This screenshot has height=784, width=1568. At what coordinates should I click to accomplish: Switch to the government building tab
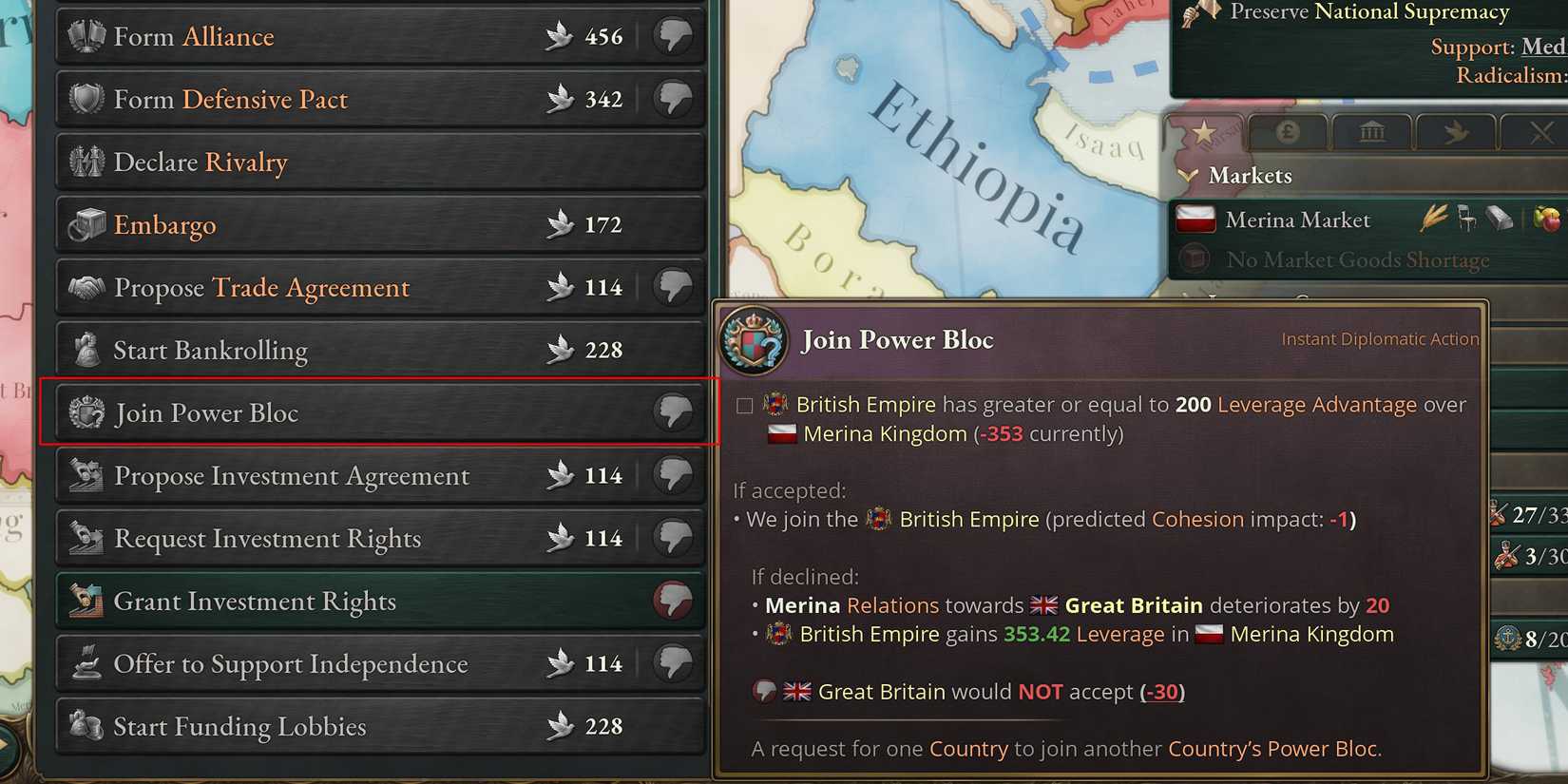tap(1371, 131)
